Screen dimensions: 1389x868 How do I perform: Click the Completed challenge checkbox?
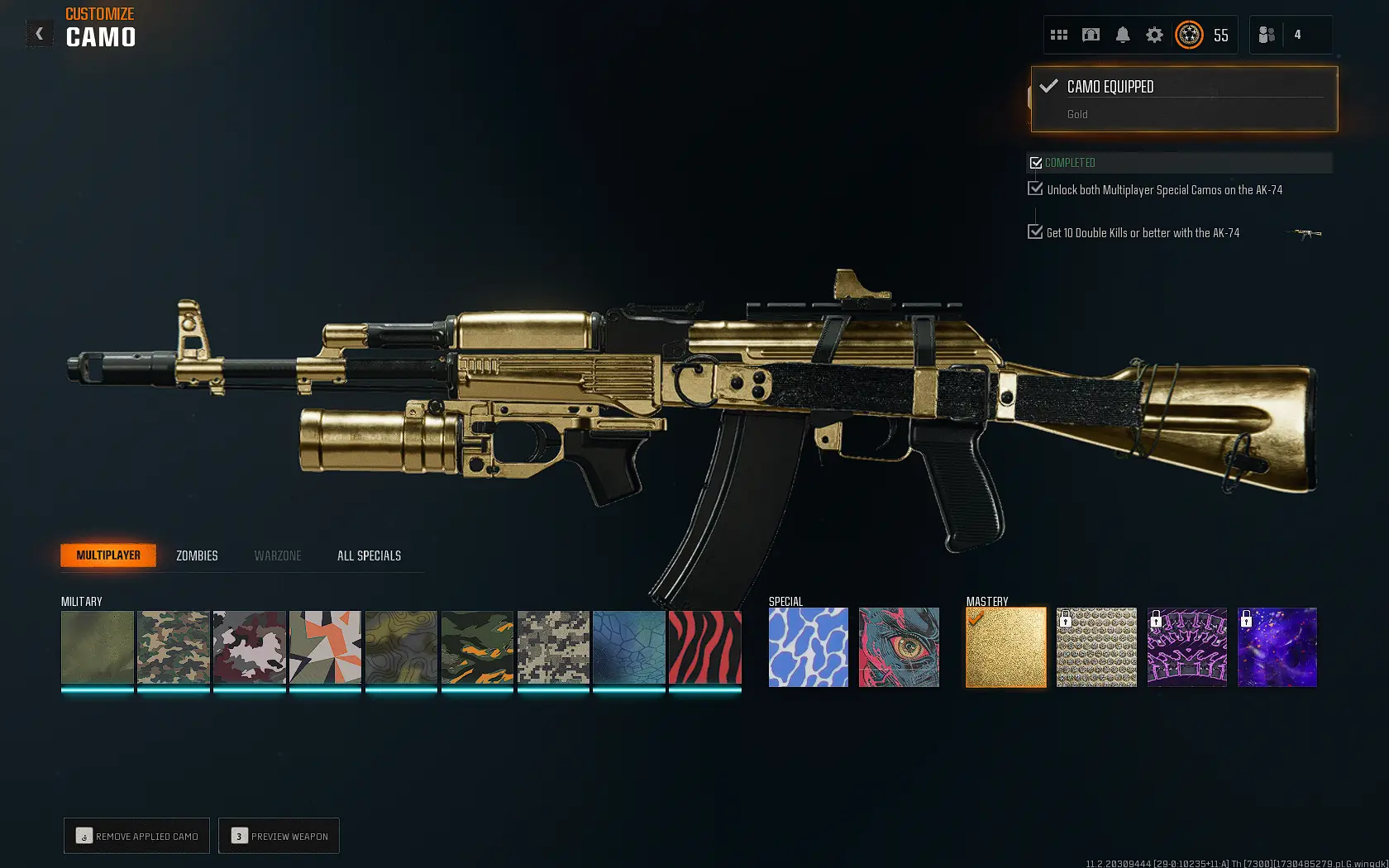click(1037, 163)
